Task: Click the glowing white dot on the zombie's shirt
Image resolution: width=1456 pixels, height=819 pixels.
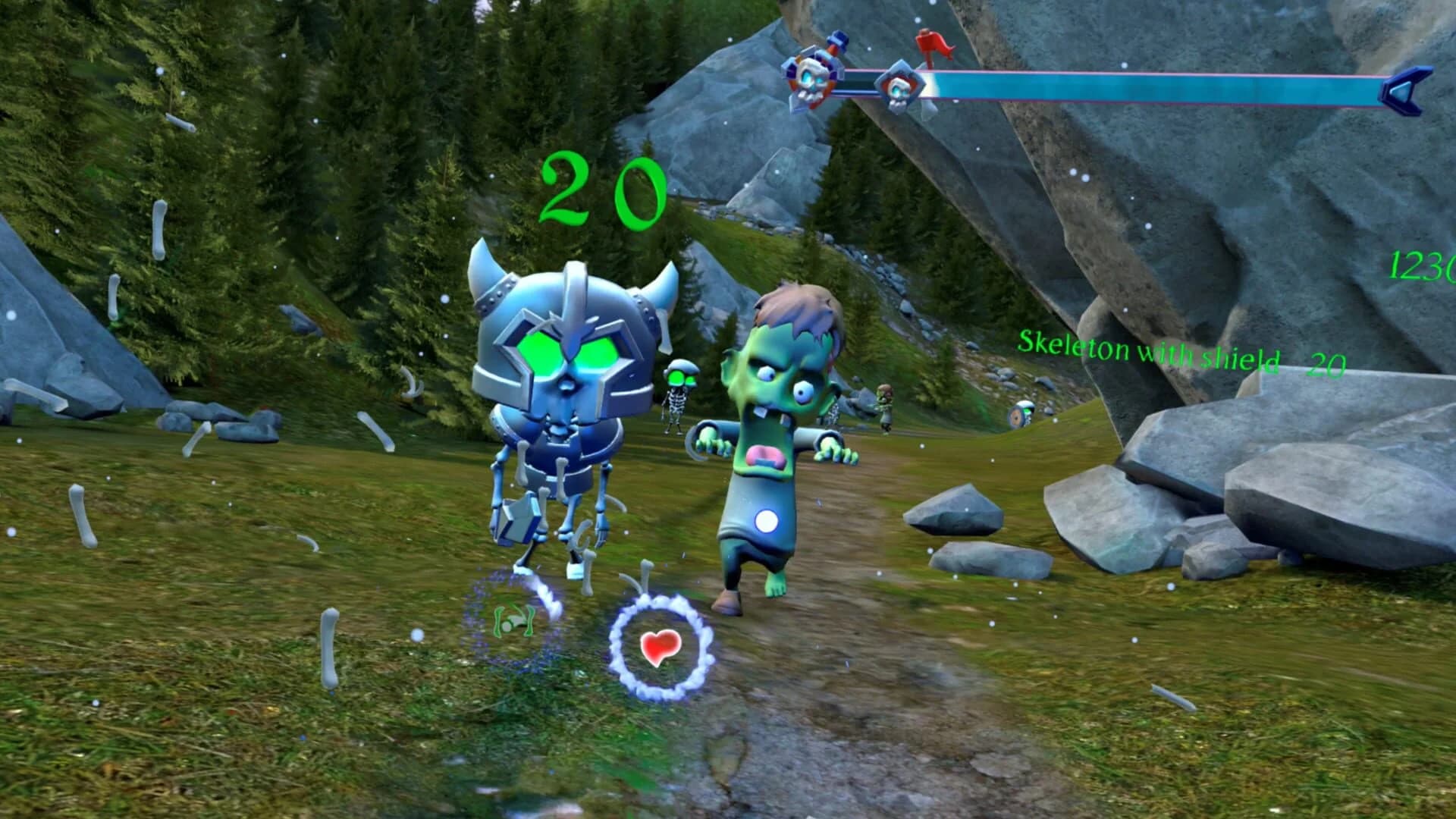Action: pos(768,522)
